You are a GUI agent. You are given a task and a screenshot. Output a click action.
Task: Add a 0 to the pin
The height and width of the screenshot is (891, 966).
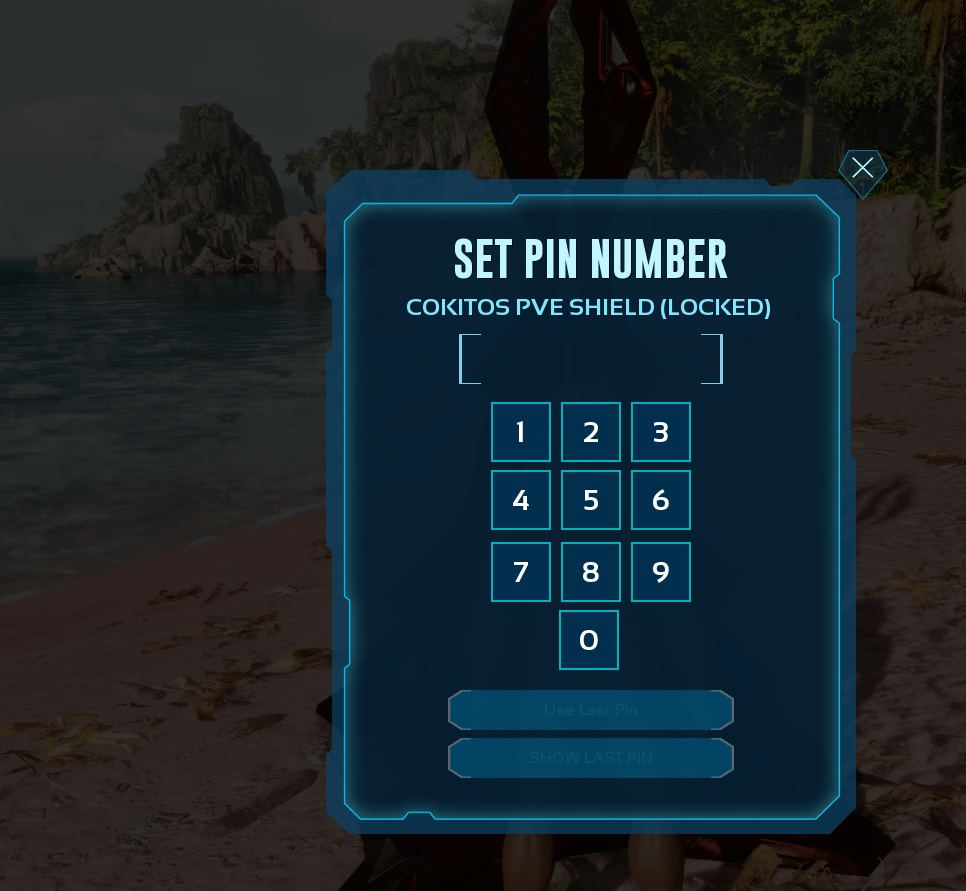pos(589,640)
